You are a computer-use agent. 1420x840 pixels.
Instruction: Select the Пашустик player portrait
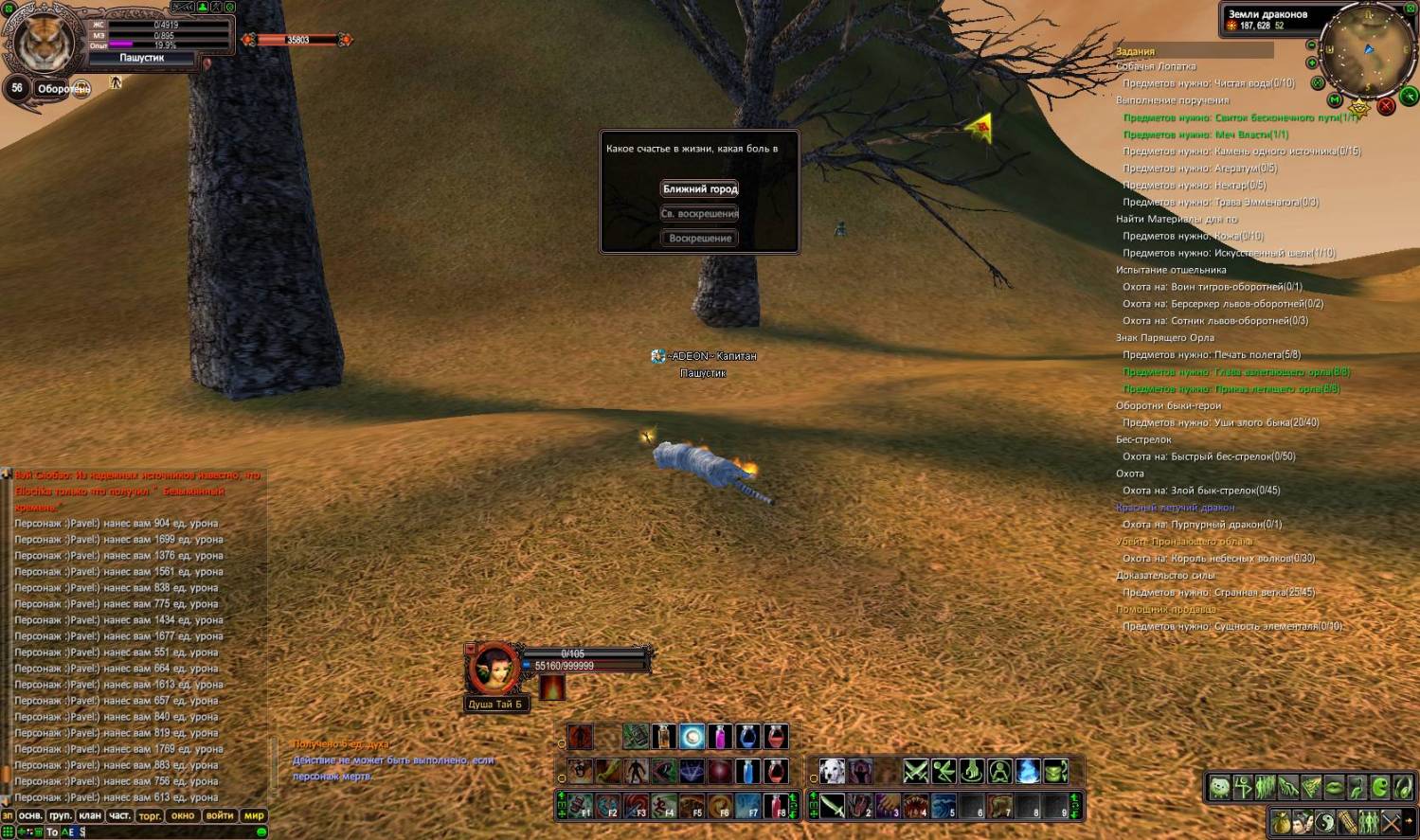coord(44,40)
